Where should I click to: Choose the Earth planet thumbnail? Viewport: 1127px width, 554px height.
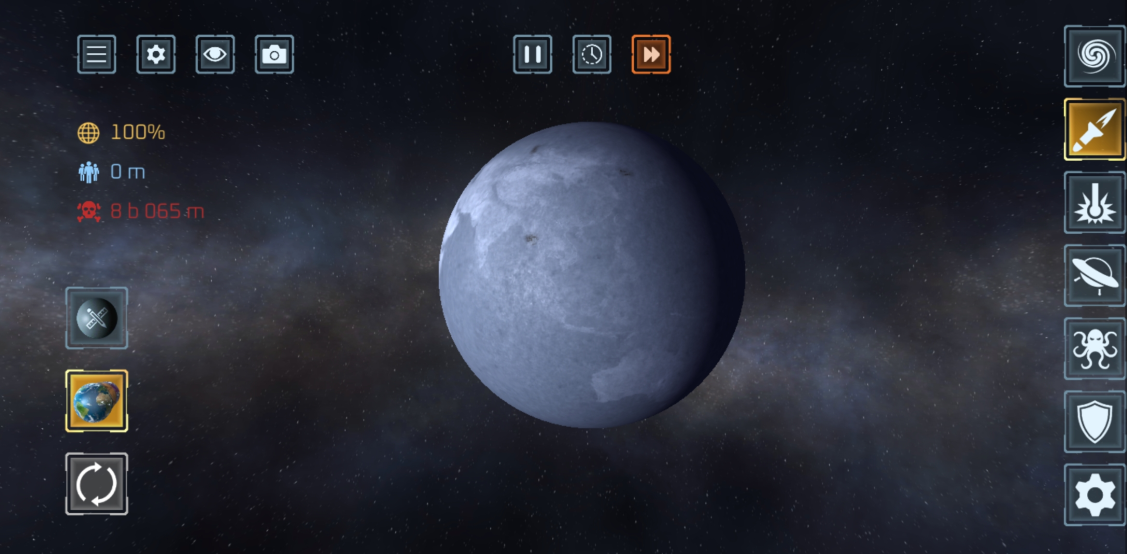97,401
